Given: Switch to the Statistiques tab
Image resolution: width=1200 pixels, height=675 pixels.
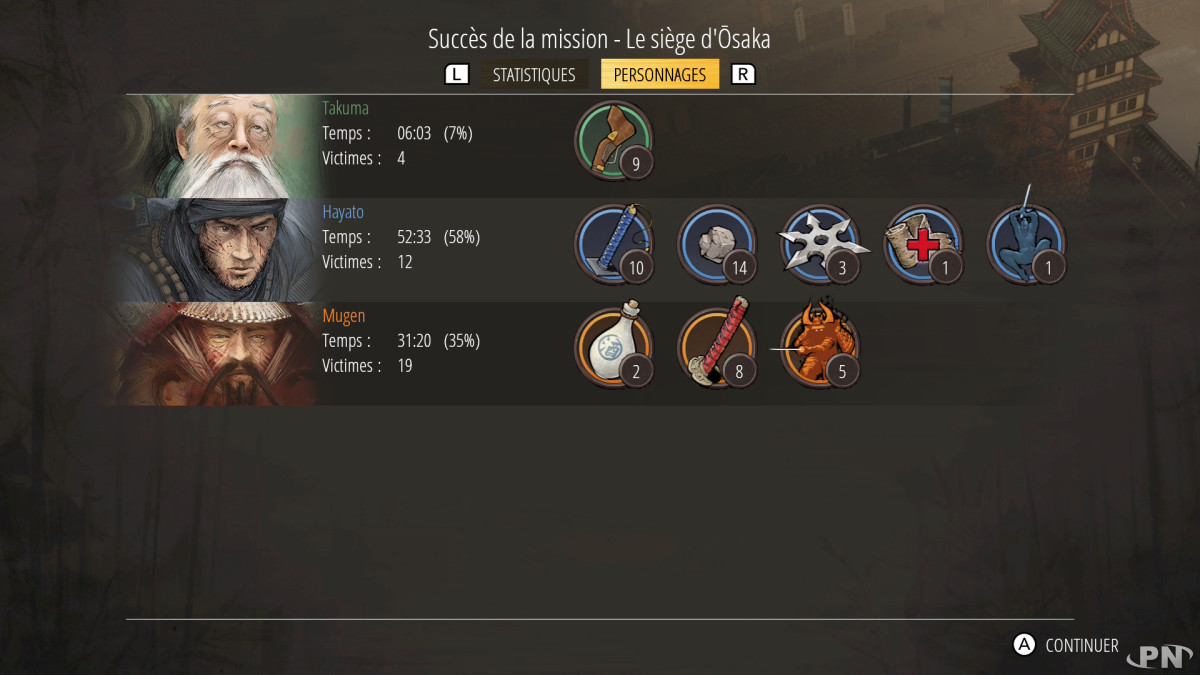Looking at the screenshot, I should (x=534, y=75).
